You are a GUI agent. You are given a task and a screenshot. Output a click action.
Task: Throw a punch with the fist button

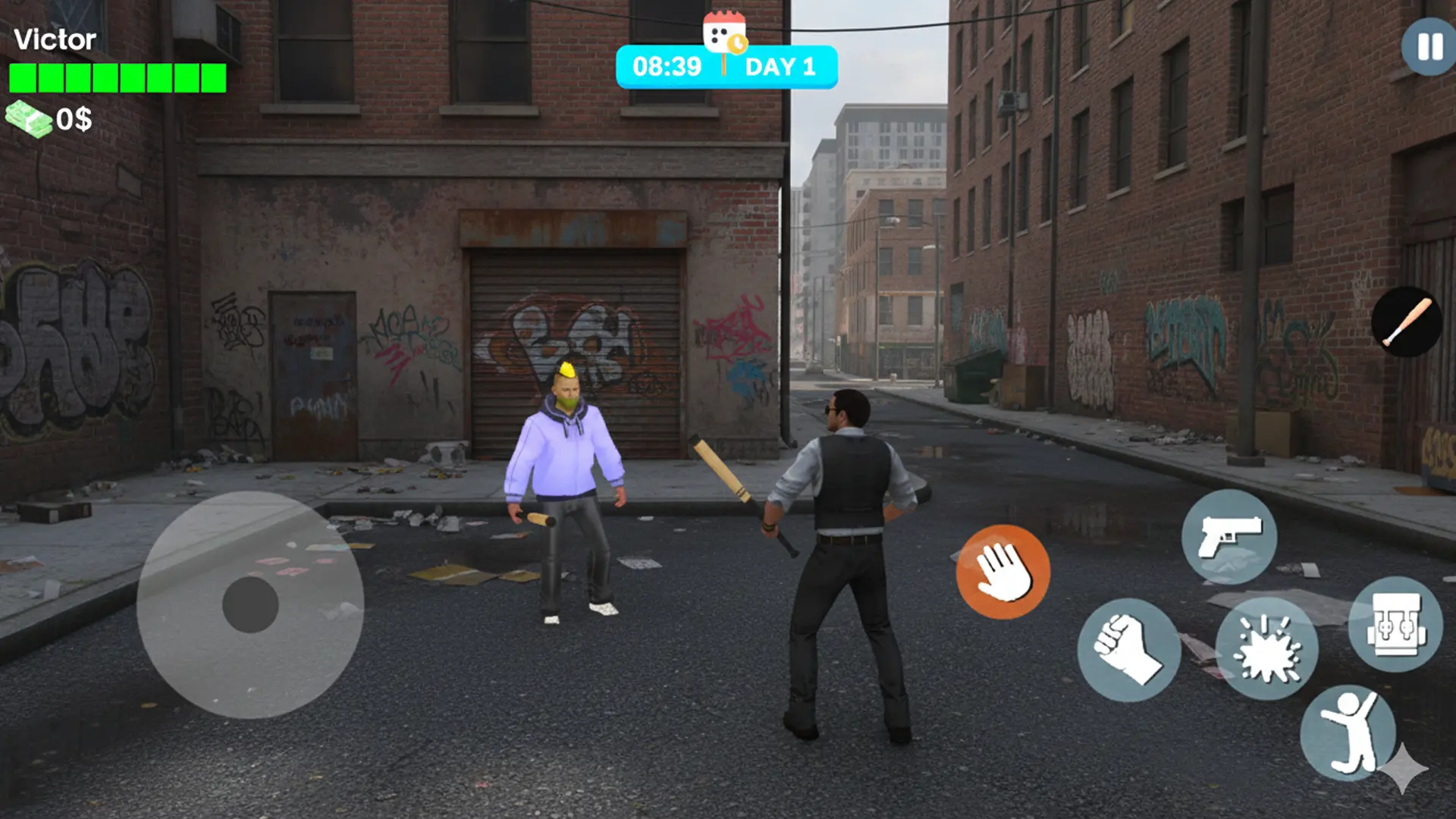1128,650
